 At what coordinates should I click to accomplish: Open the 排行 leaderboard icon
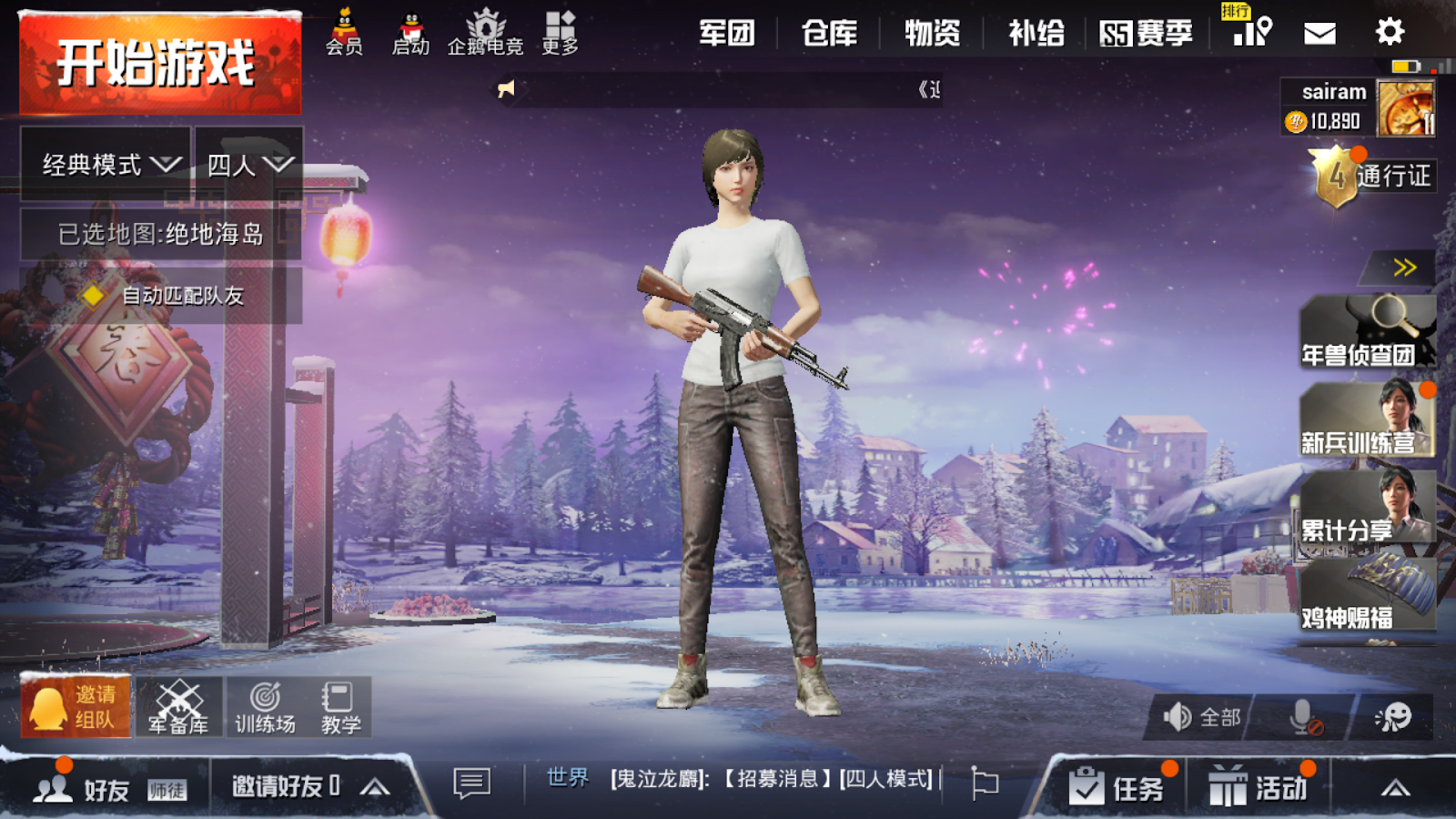[x=1251, y=35]
